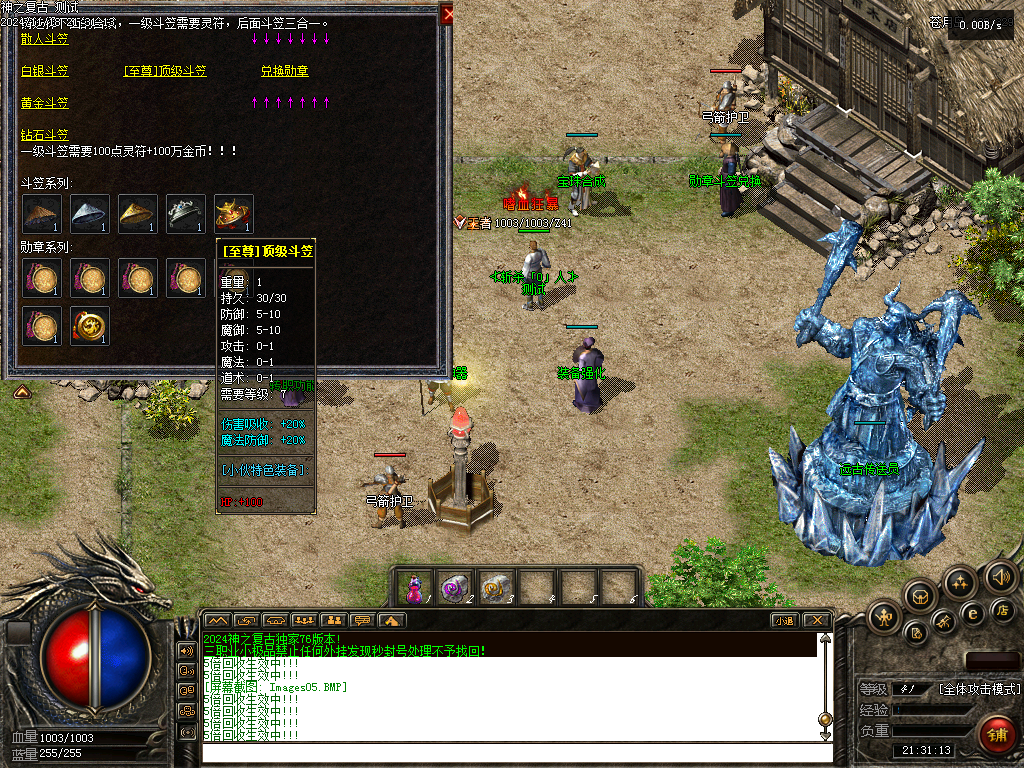The width and height of the screenshot is (1024, 768).
Task: Choose the 散人斗笠 link
Action: (x=45, y=39)
